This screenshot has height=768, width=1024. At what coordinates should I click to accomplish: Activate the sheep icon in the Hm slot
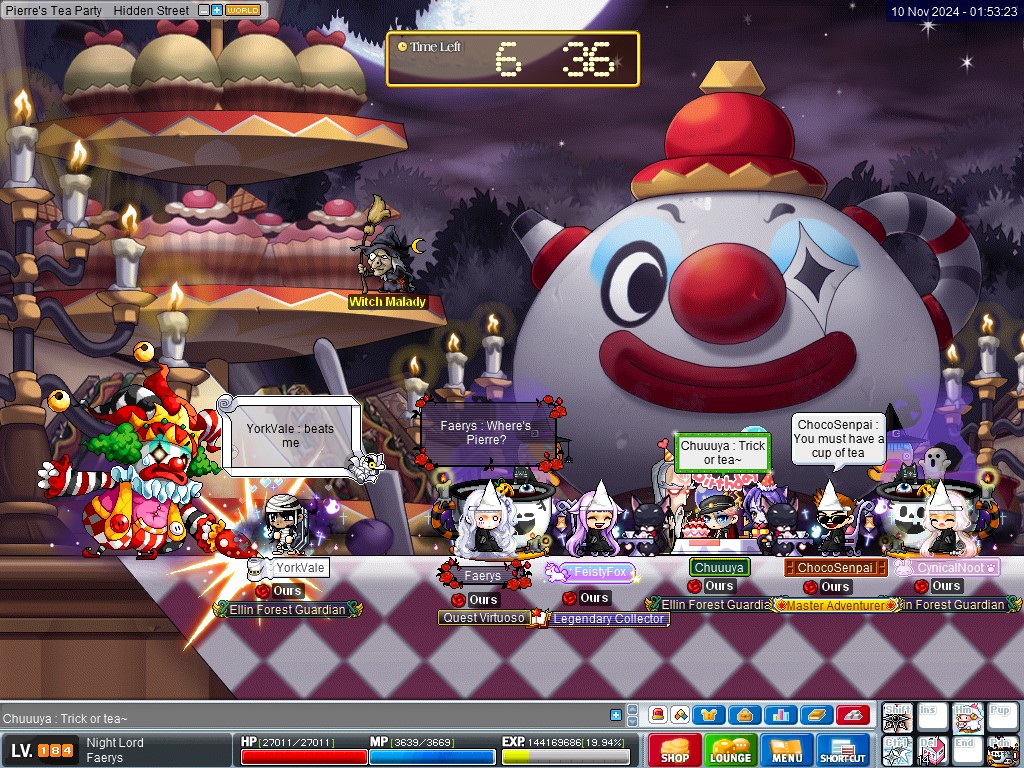[966, 717]
